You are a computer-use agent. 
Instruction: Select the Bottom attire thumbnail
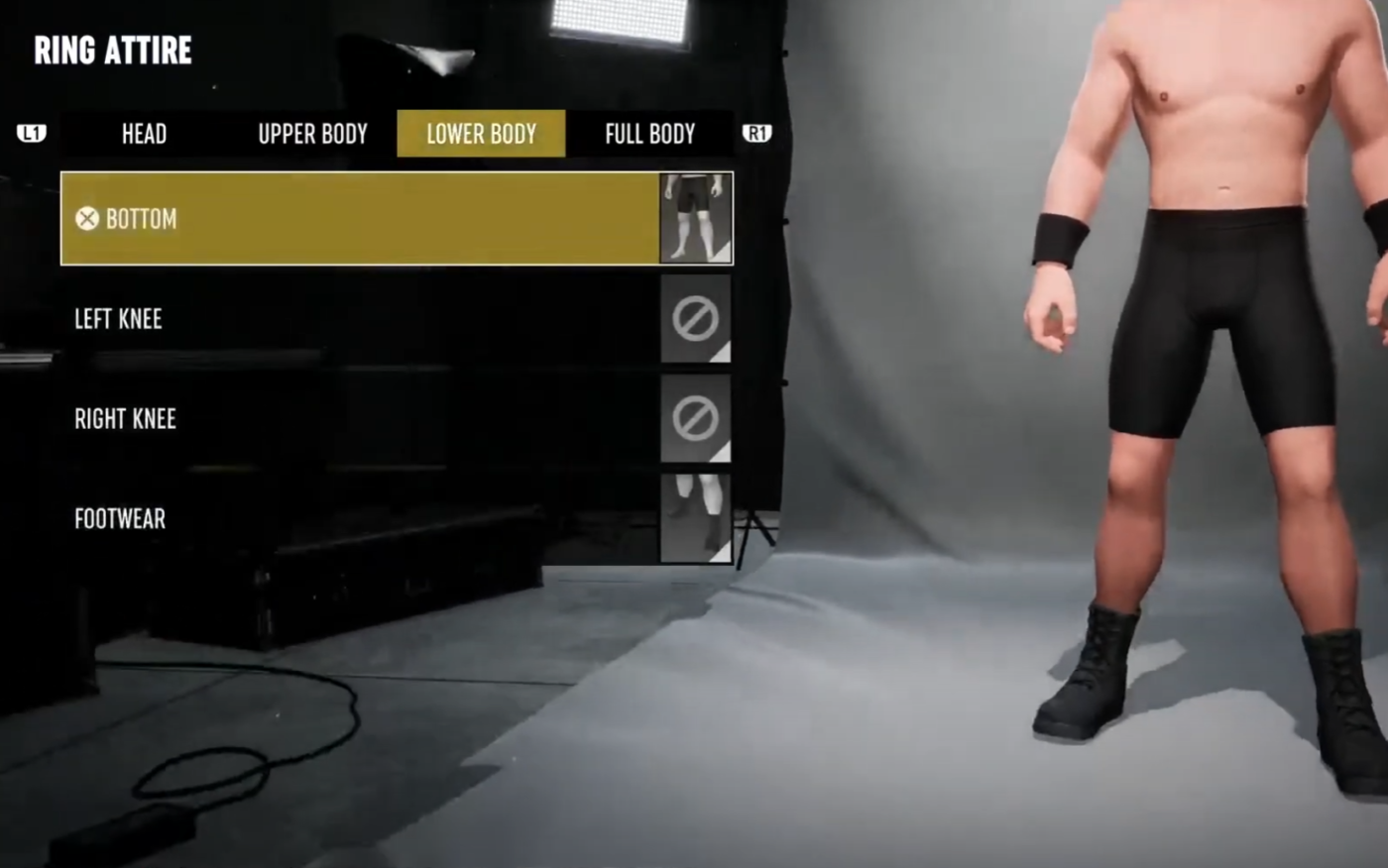point(695,218)
